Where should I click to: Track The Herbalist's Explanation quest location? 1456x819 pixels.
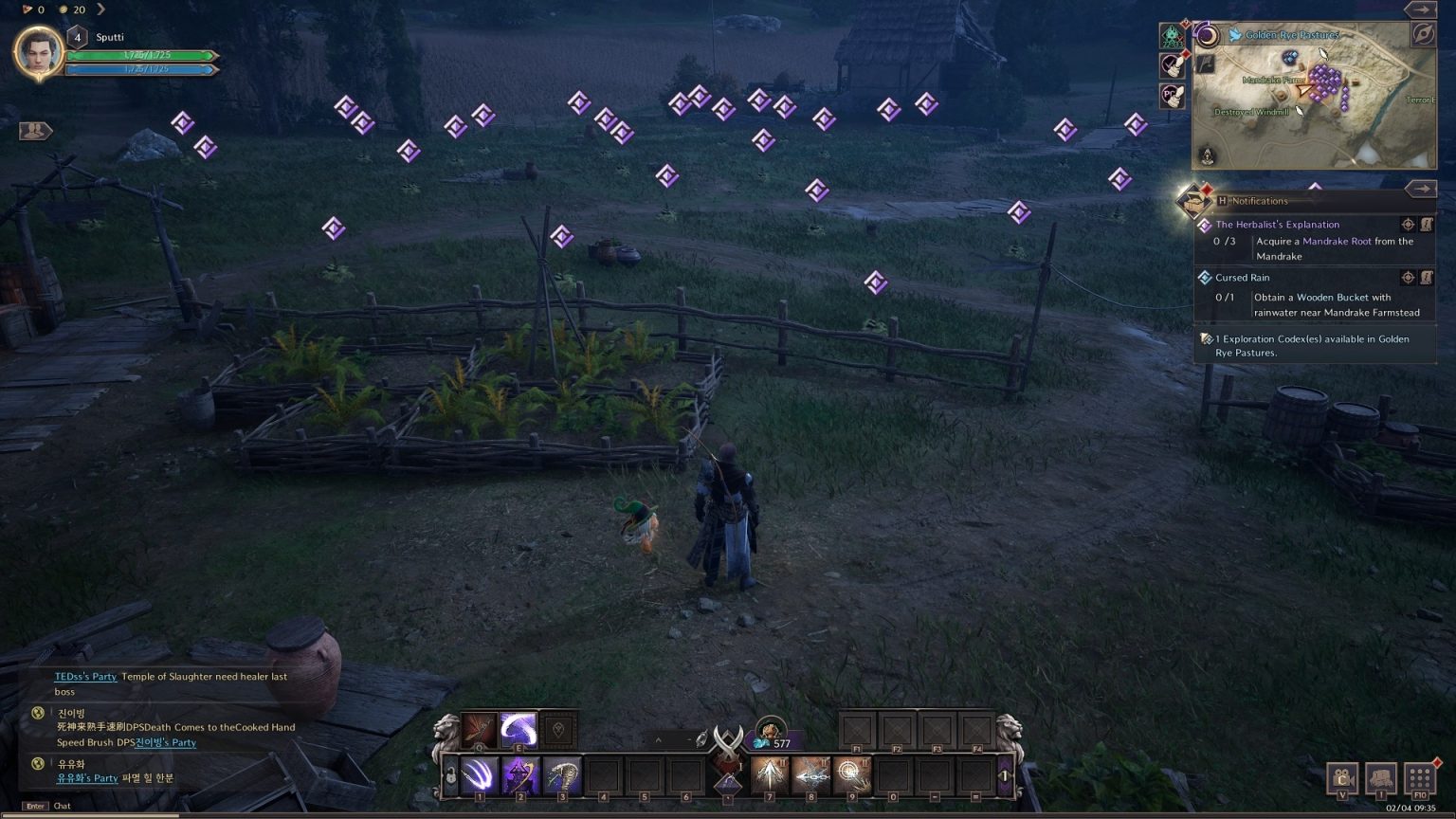pos(1408,225)
